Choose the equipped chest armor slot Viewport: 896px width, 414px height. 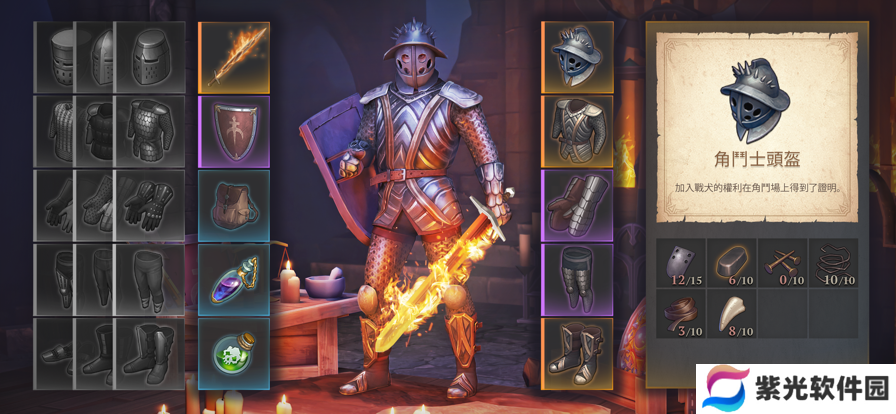[576, 130]
